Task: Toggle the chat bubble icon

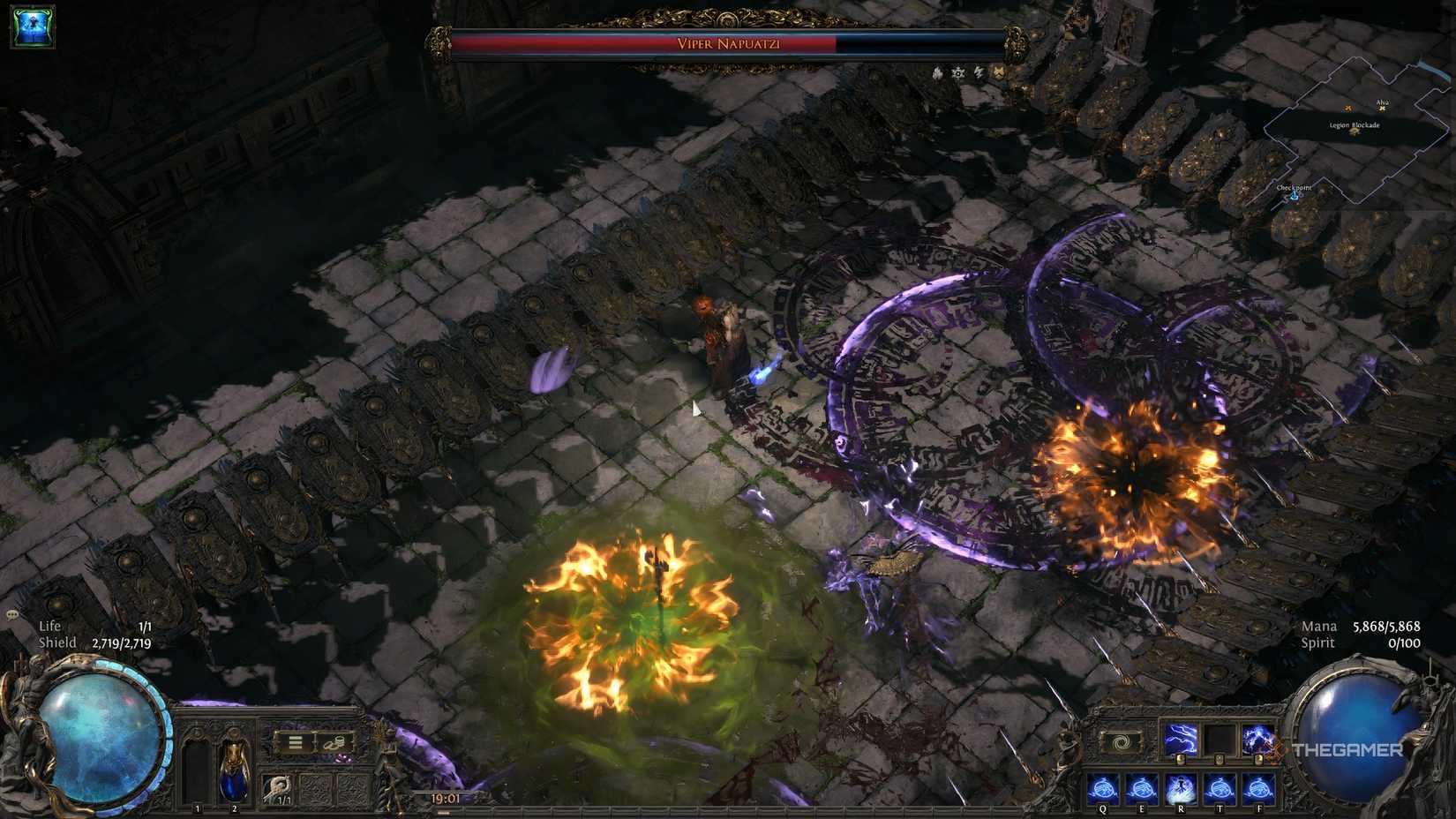Action: 11,616
